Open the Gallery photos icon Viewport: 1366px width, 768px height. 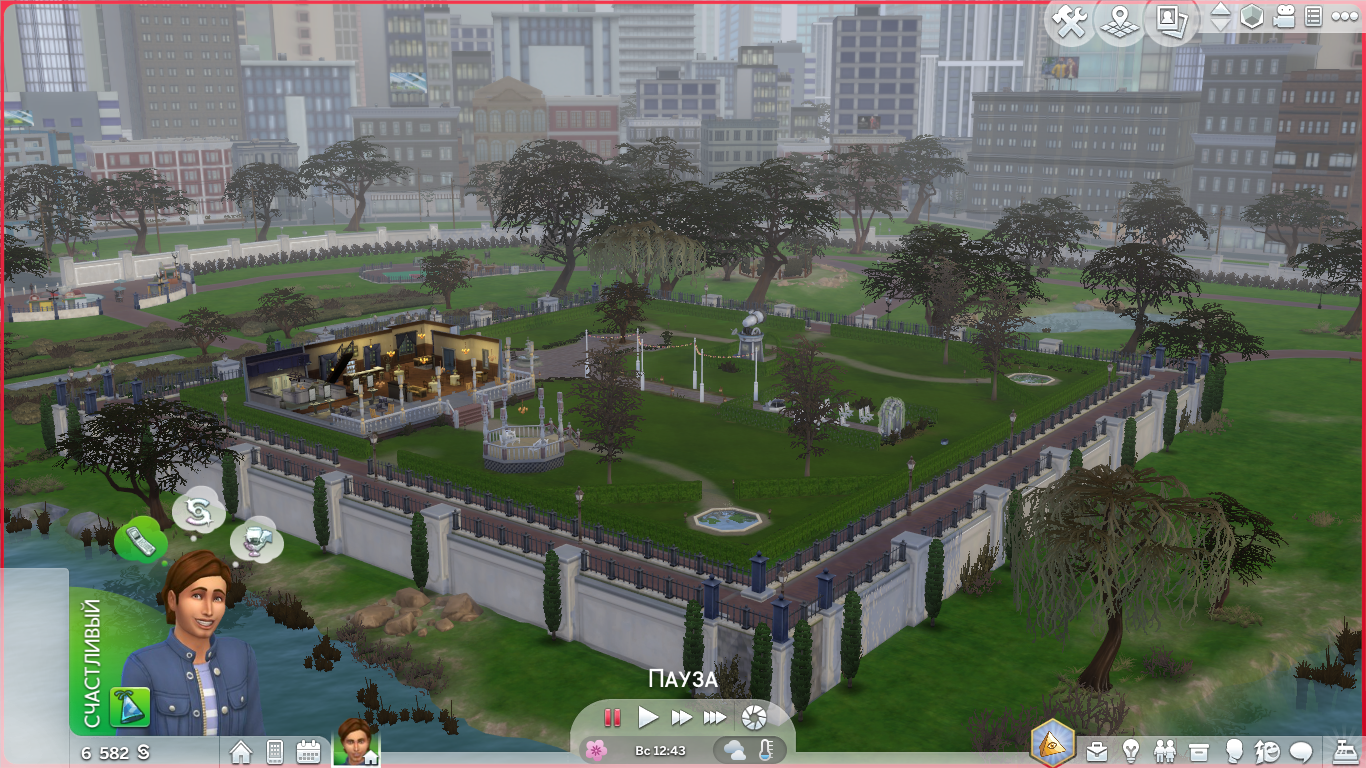1172,22
